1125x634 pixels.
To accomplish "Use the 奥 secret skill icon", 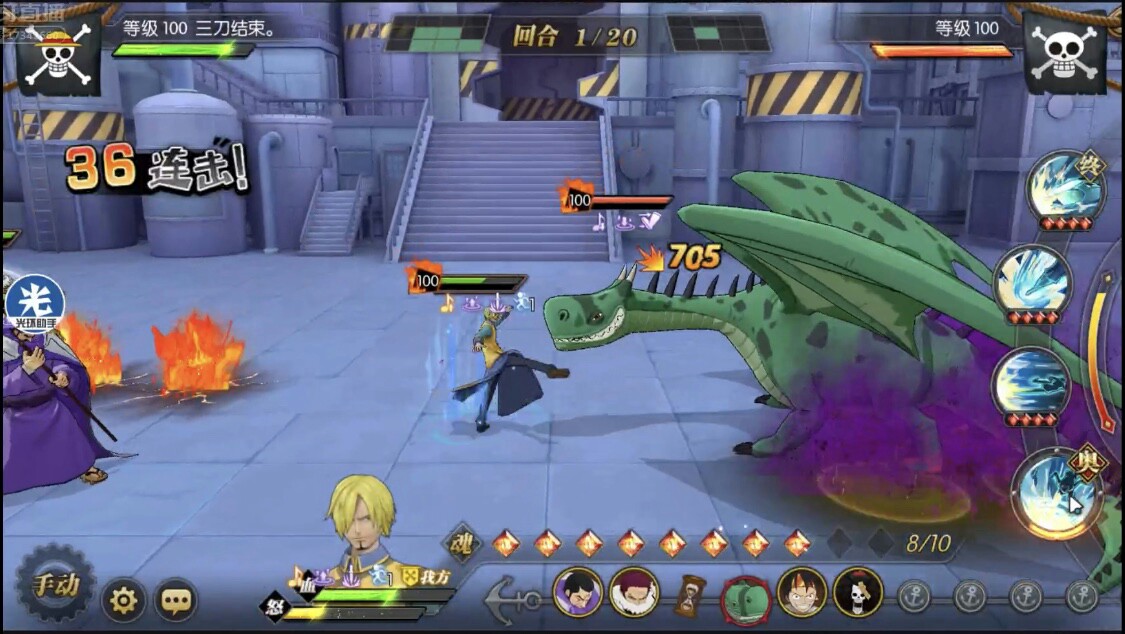I will click(1056, 491).
